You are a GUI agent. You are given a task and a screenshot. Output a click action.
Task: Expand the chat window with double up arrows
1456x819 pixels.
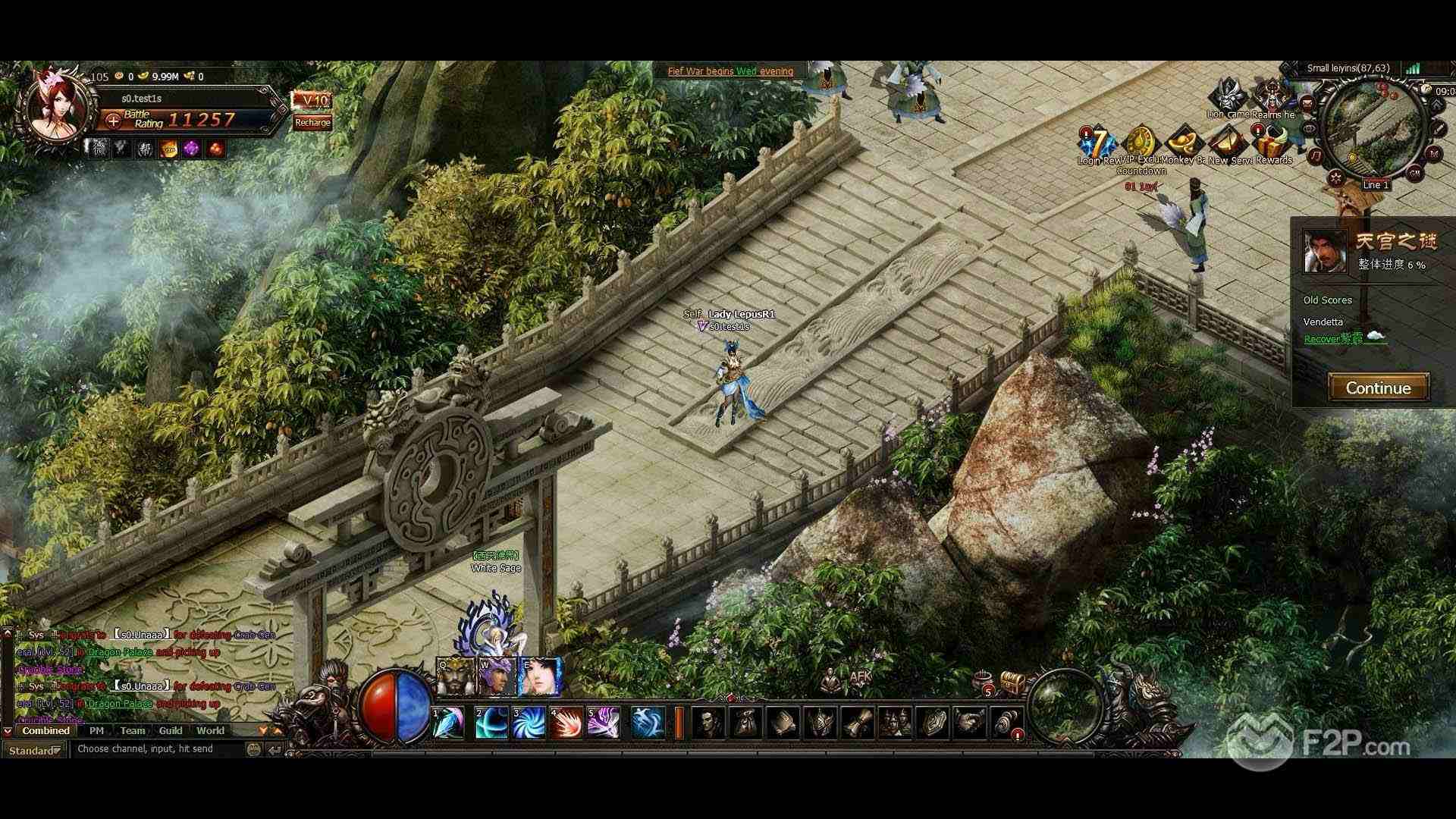[x=278, y=731]
